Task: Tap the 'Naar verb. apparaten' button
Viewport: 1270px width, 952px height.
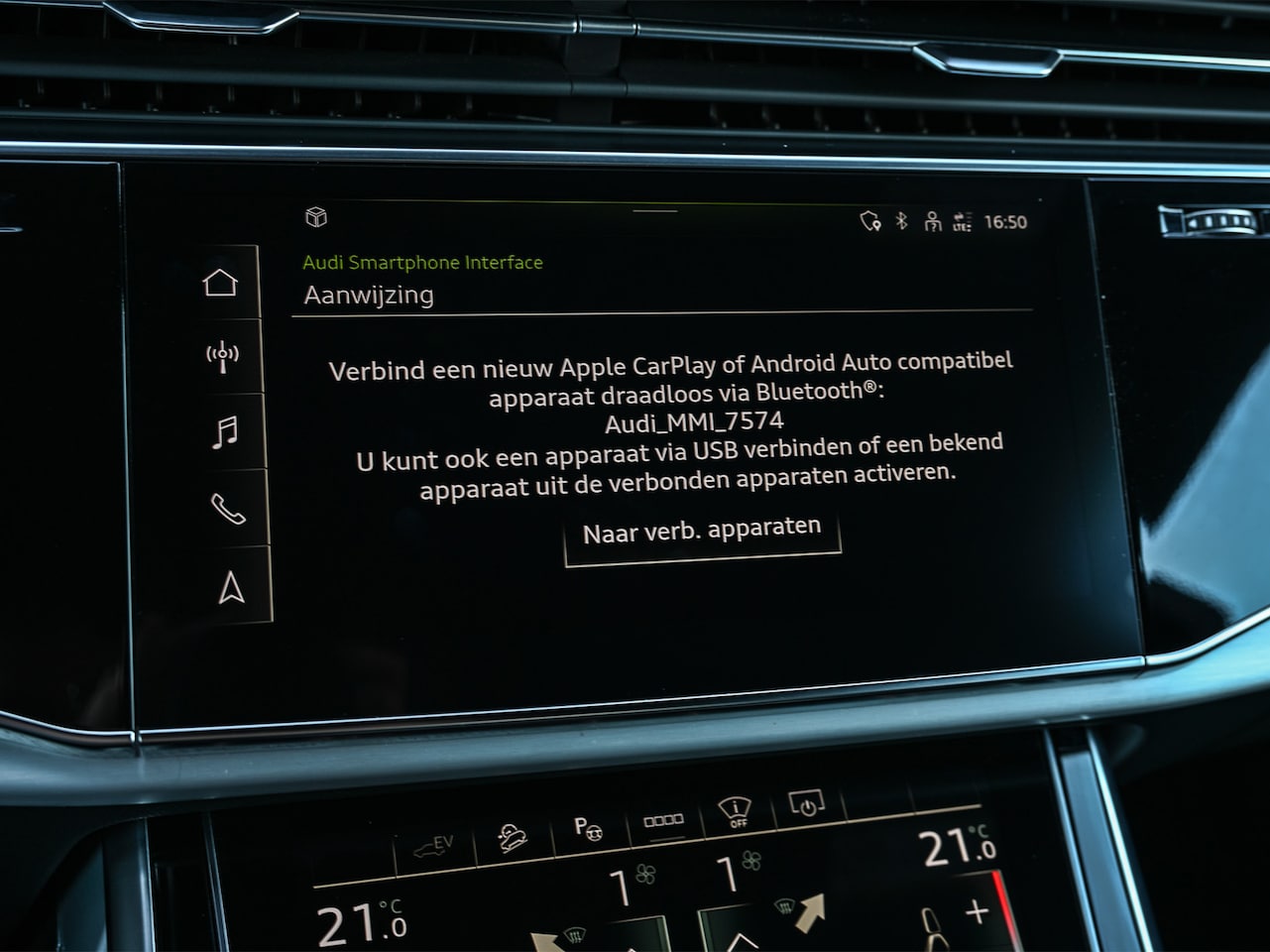Action: point(702,533)
